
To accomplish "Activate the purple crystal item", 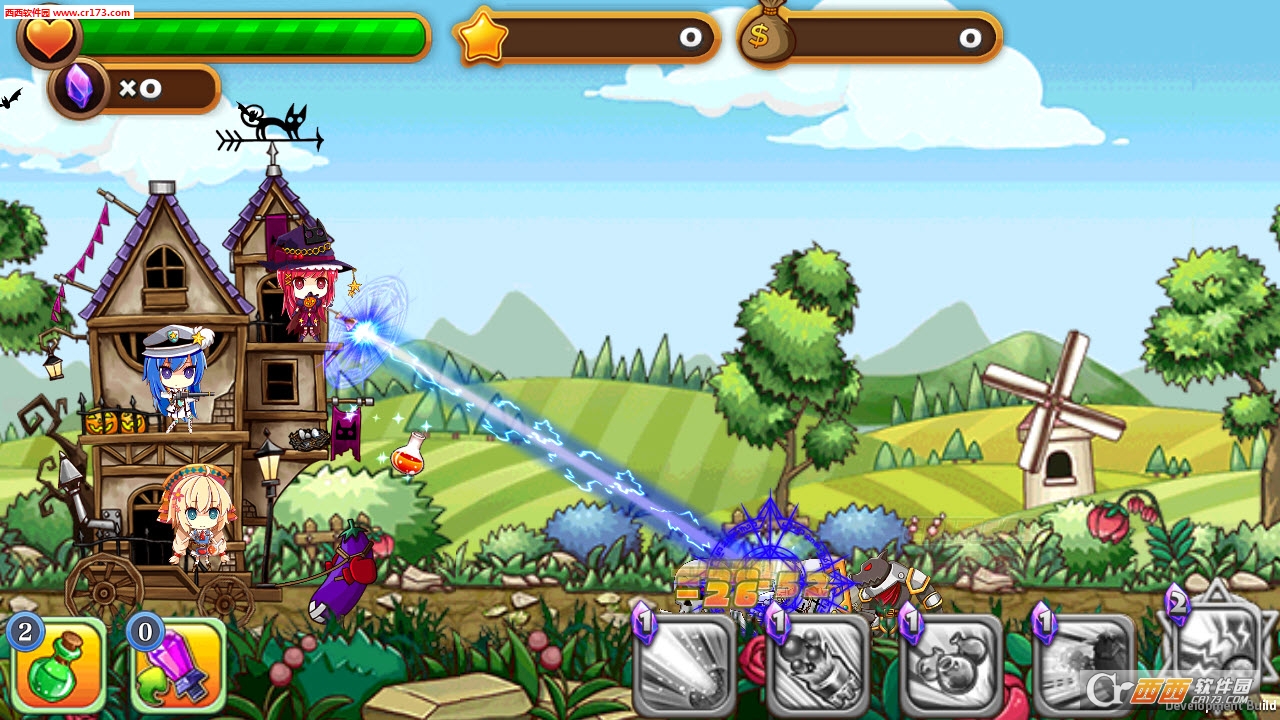I will click(179, 667).
